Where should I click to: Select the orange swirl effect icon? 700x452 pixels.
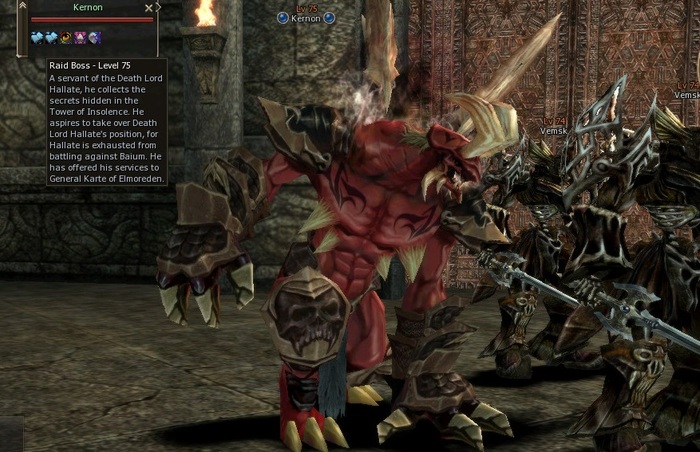click(66, 38)
